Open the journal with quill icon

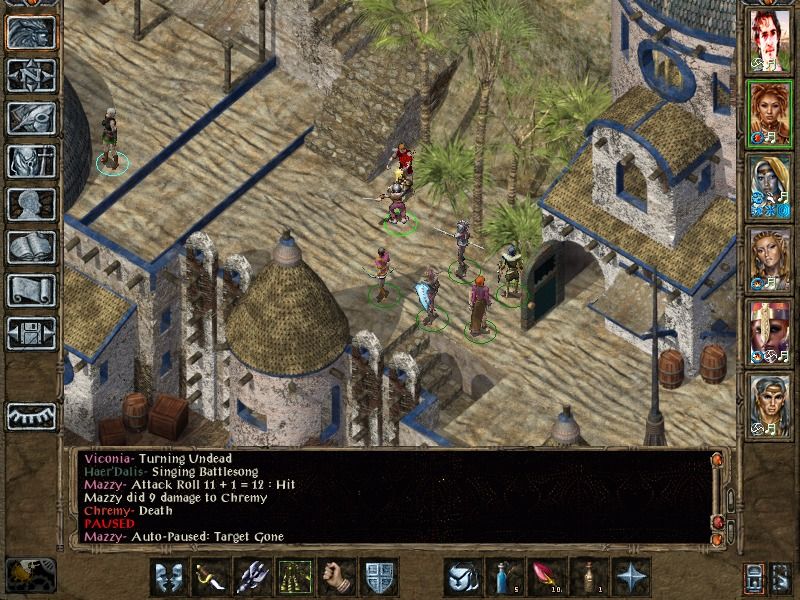click(31, 118)
